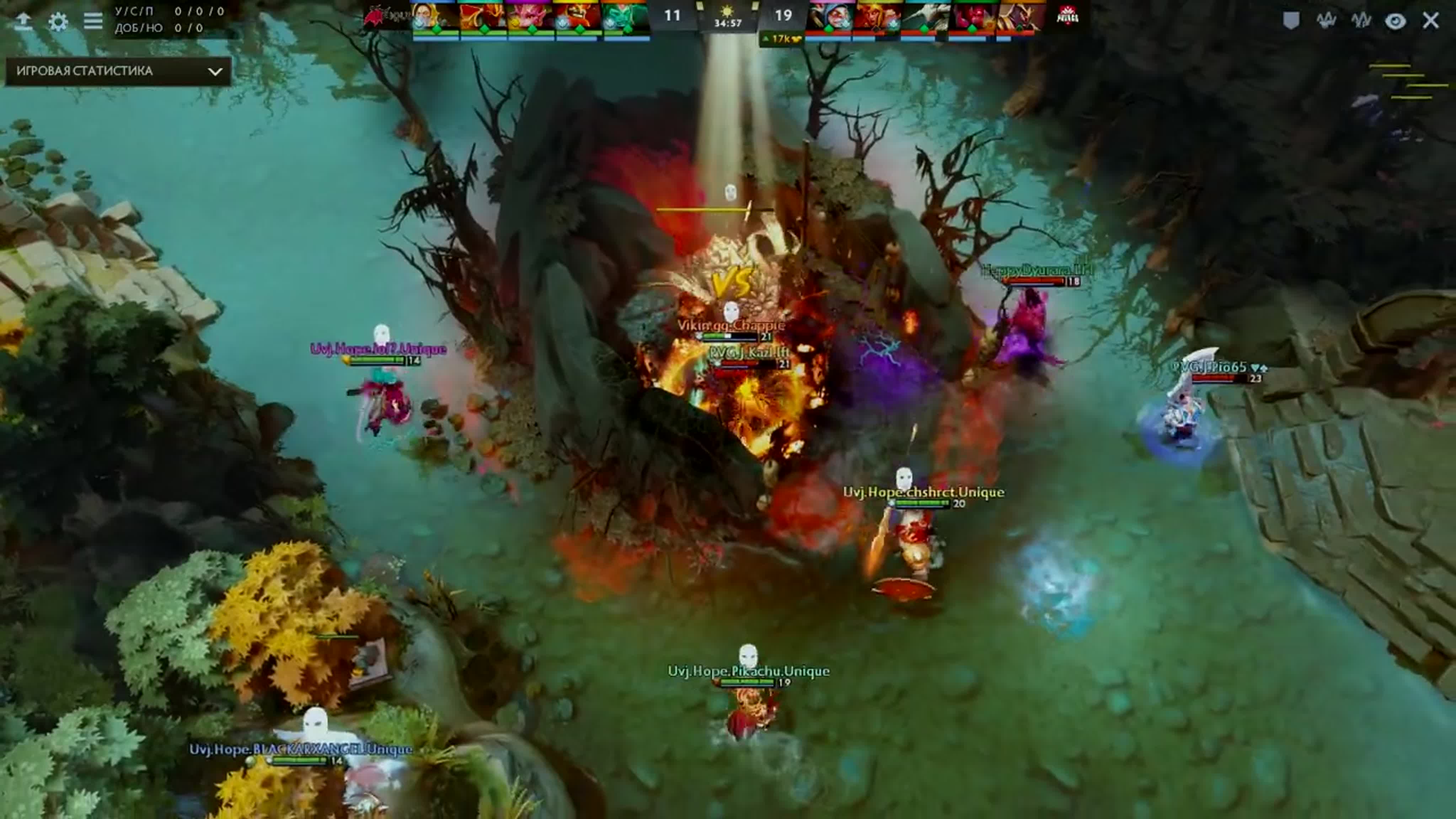Screen dimensions: 1456x819
Task: Click the shield icon in top-right toolbar
Action: 1291,21
